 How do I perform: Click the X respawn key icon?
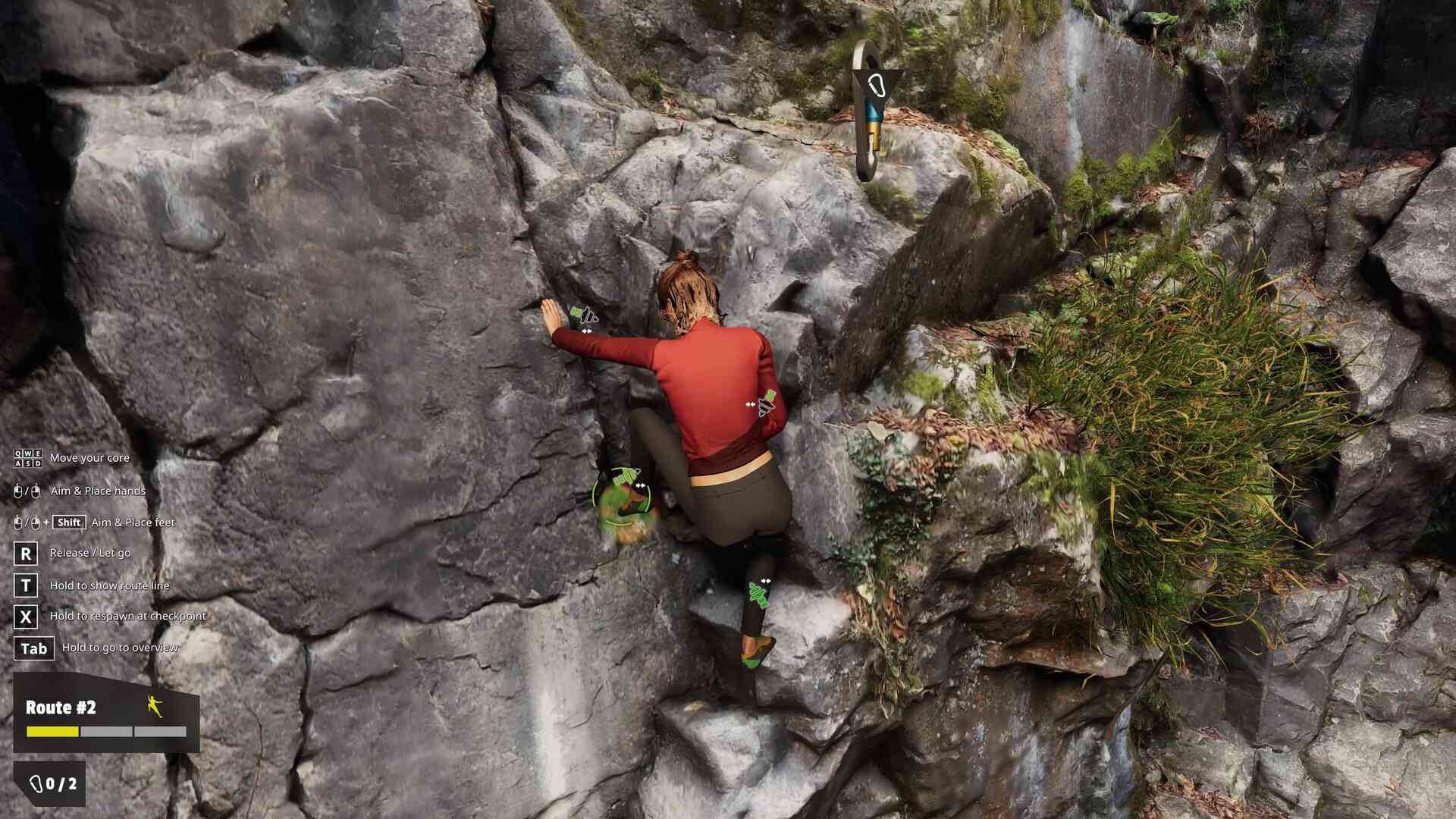tap(27, 617)
